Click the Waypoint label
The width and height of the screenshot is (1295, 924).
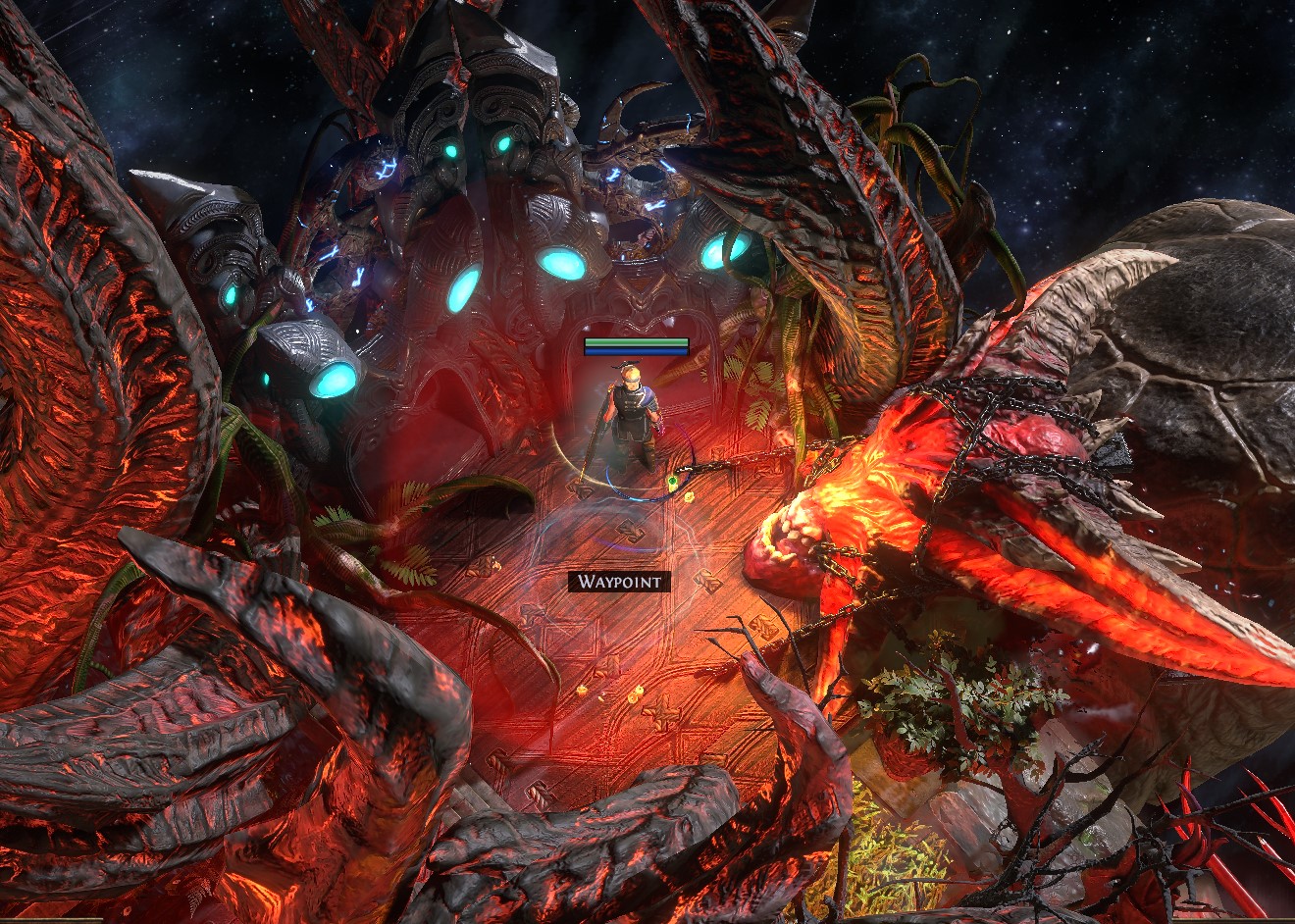click(620, 582)
